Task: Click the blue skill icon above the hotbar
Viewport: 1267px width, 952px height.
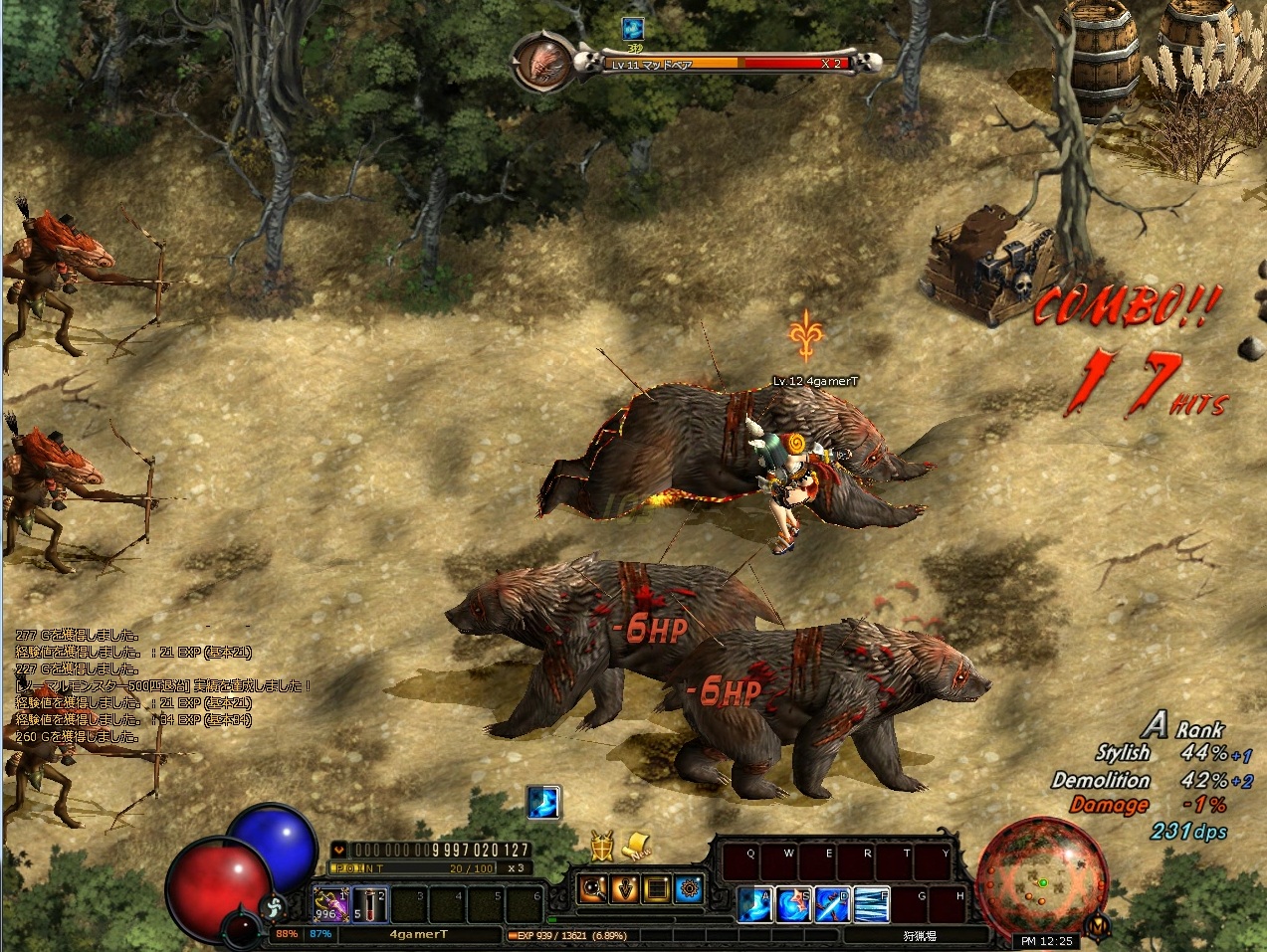Action: click(543, 803)
